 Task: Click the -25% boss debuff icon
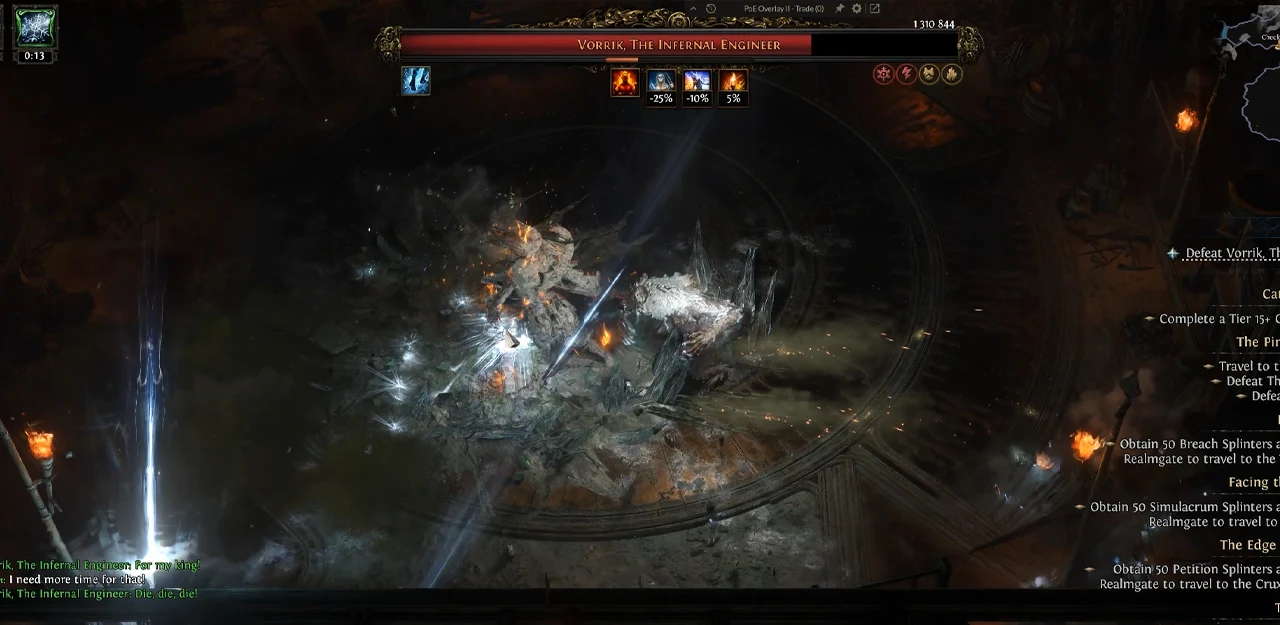point(661,82)
